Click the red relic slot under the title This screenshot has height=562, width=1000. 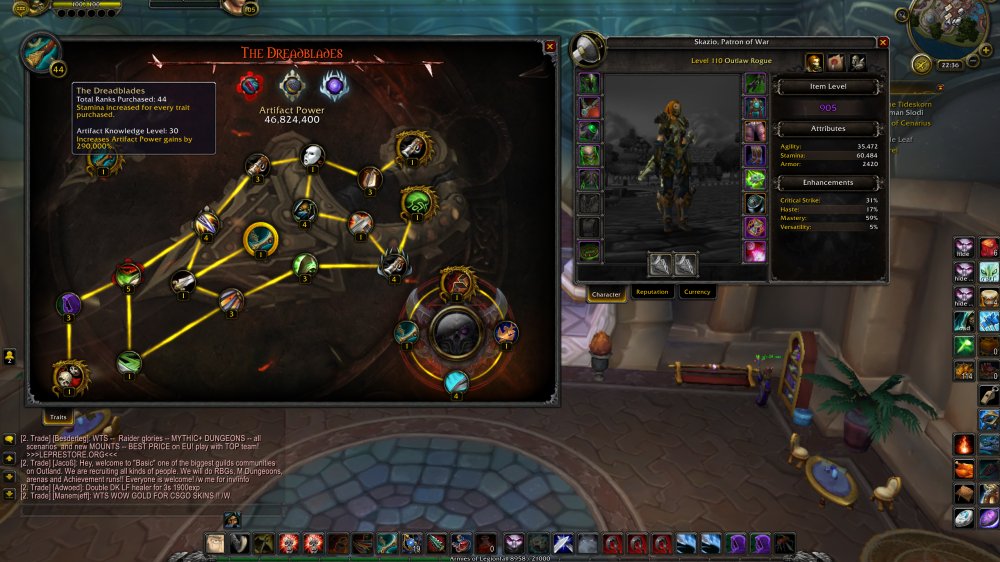248,84
